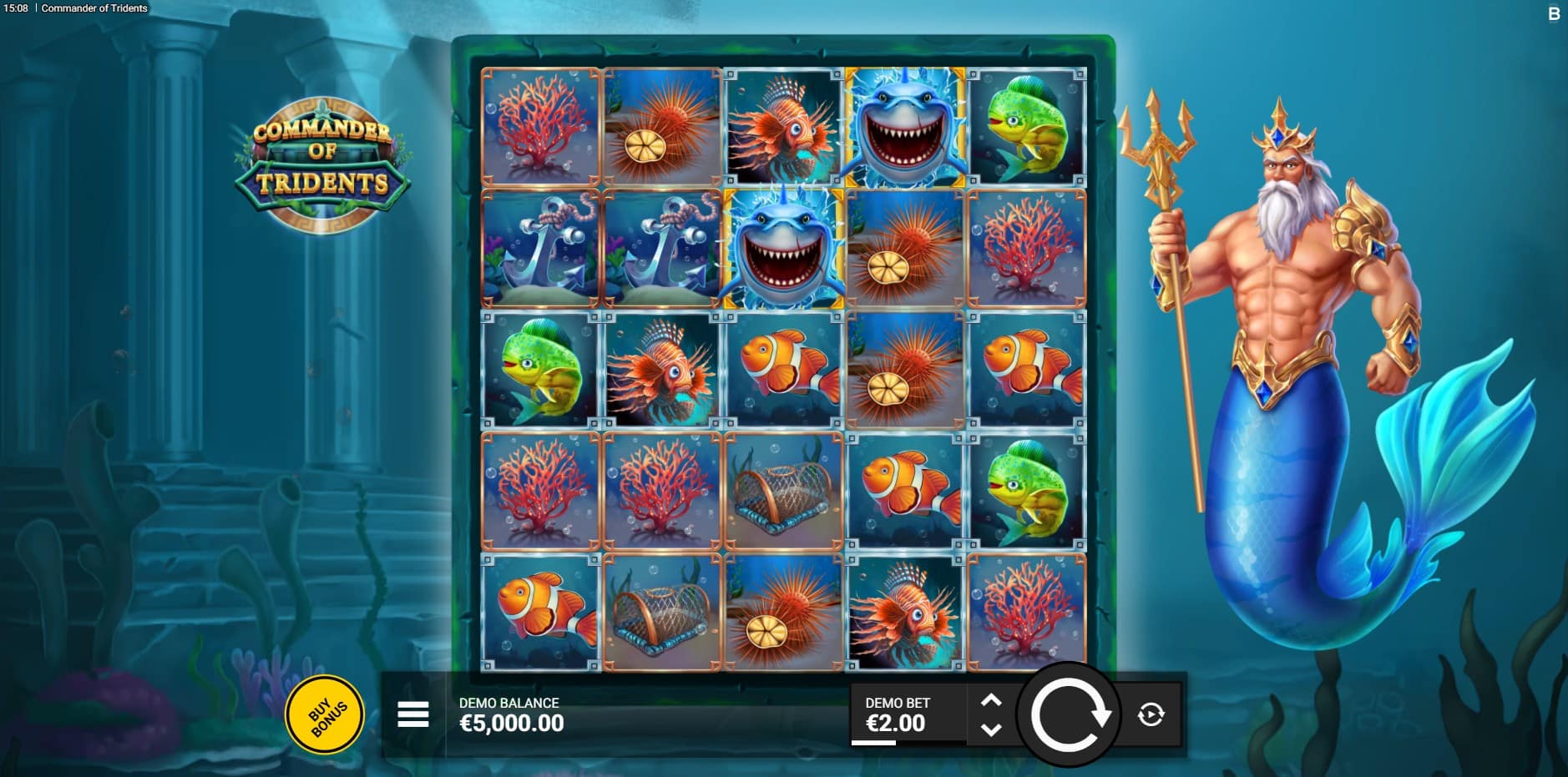Decrease the demo bet amount

tap(991, 729)
